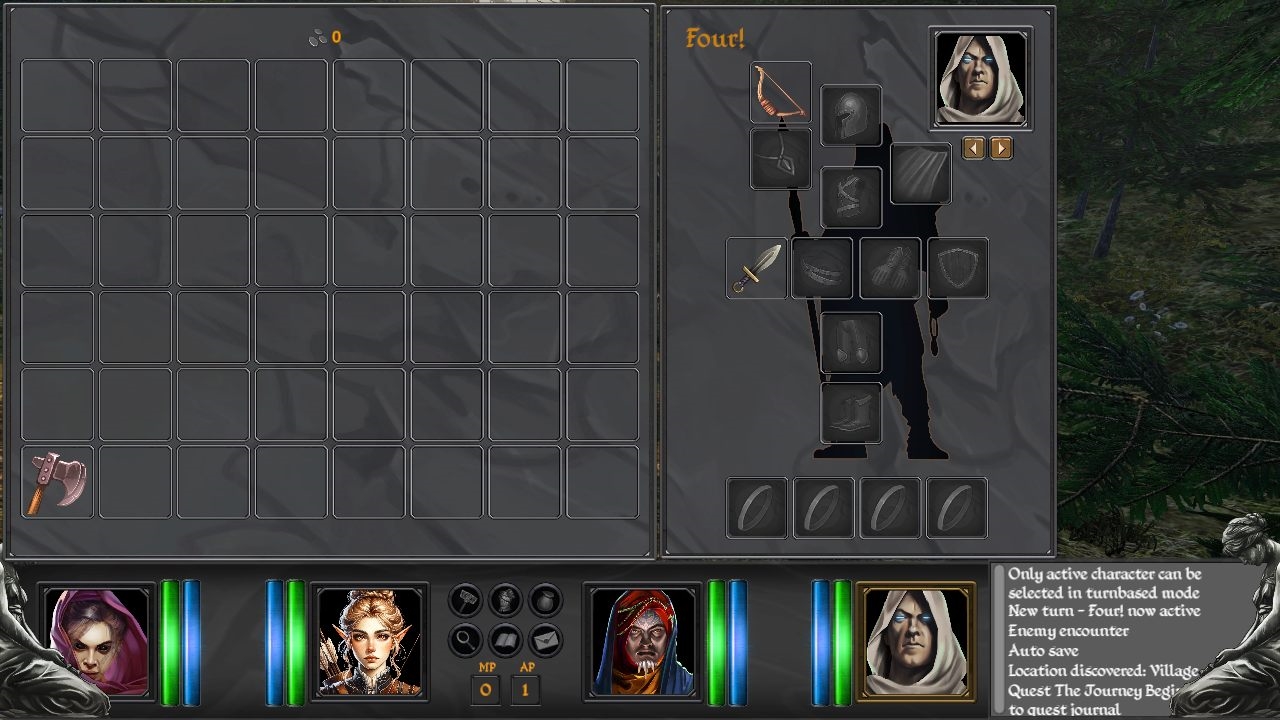Image resolution: width=1280 pixels, height=720 pixels.
Task: Click the hammer icon button
Action: [x=467, y=600]
